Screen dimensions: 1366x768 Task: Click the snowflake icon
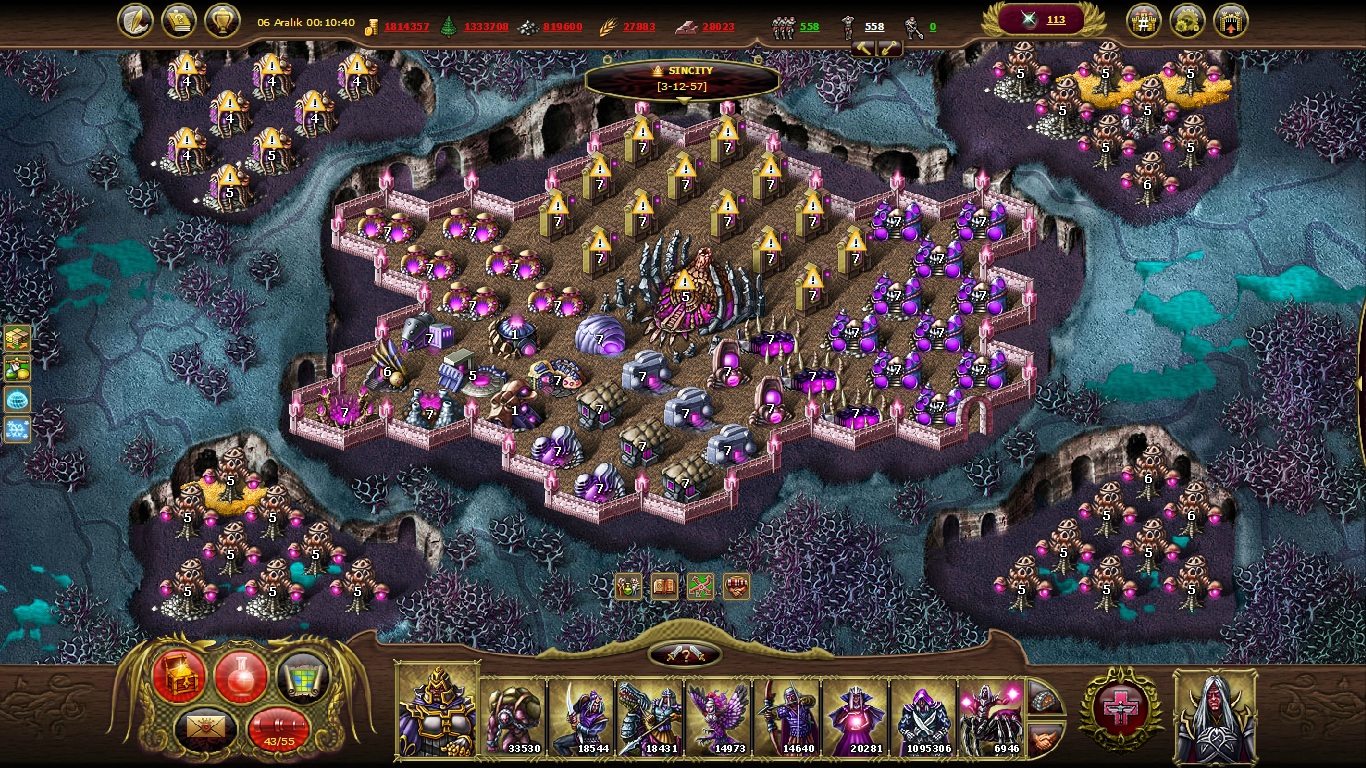coord(17,430)
